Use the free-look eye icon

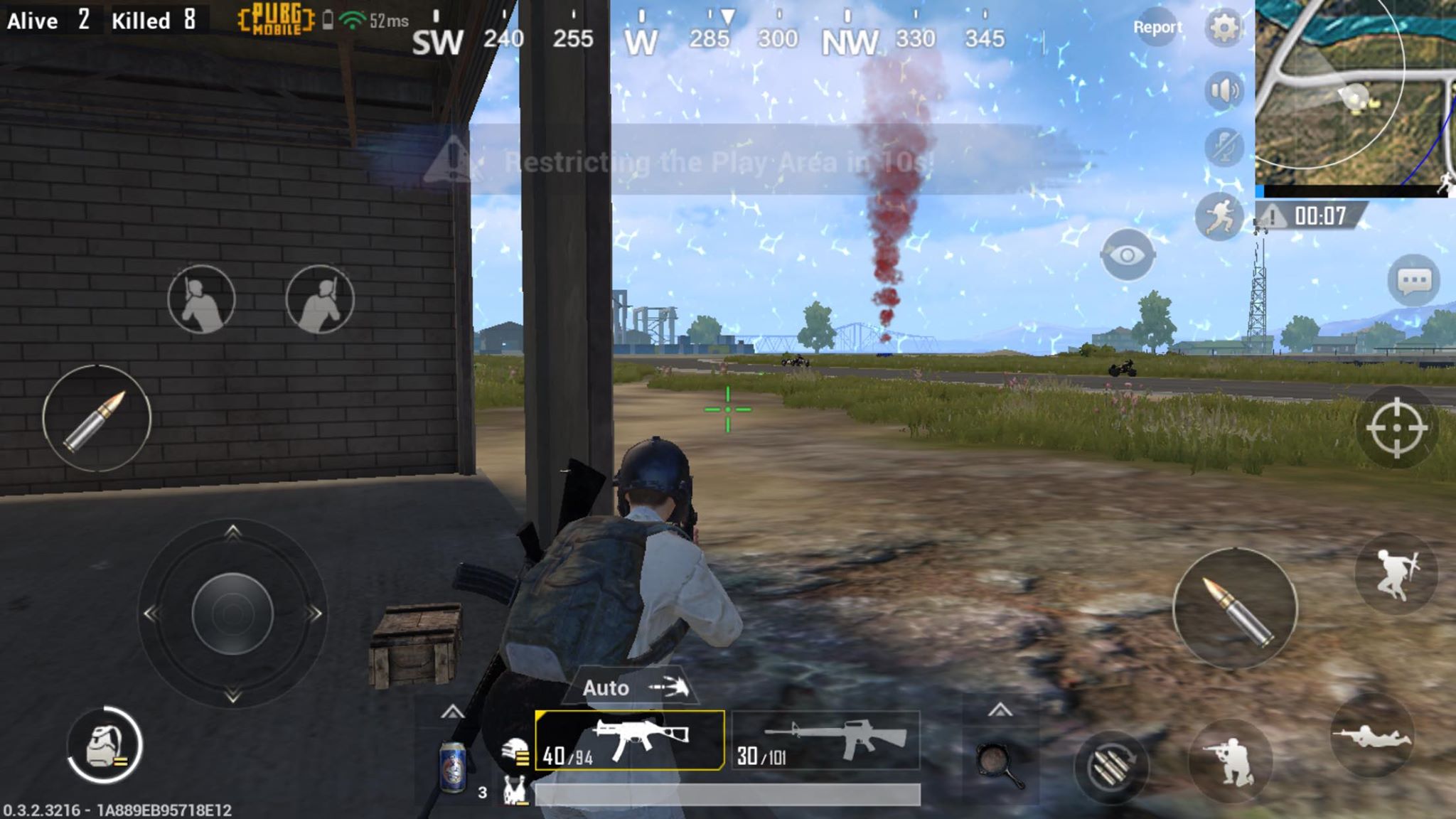tap(1126, 254)
